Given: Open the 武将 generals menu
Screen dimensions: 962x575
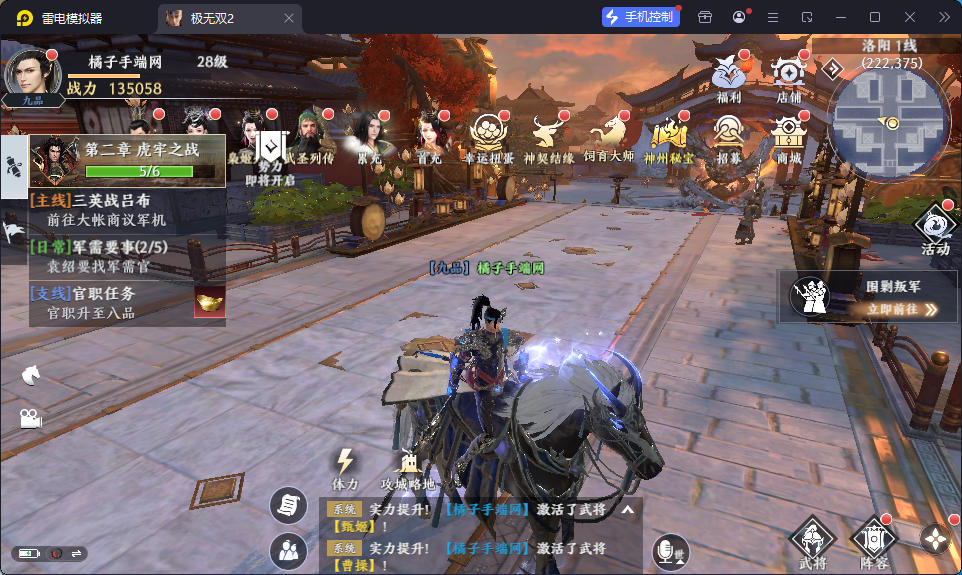Looking at the screenshot, I should [812, 542].
